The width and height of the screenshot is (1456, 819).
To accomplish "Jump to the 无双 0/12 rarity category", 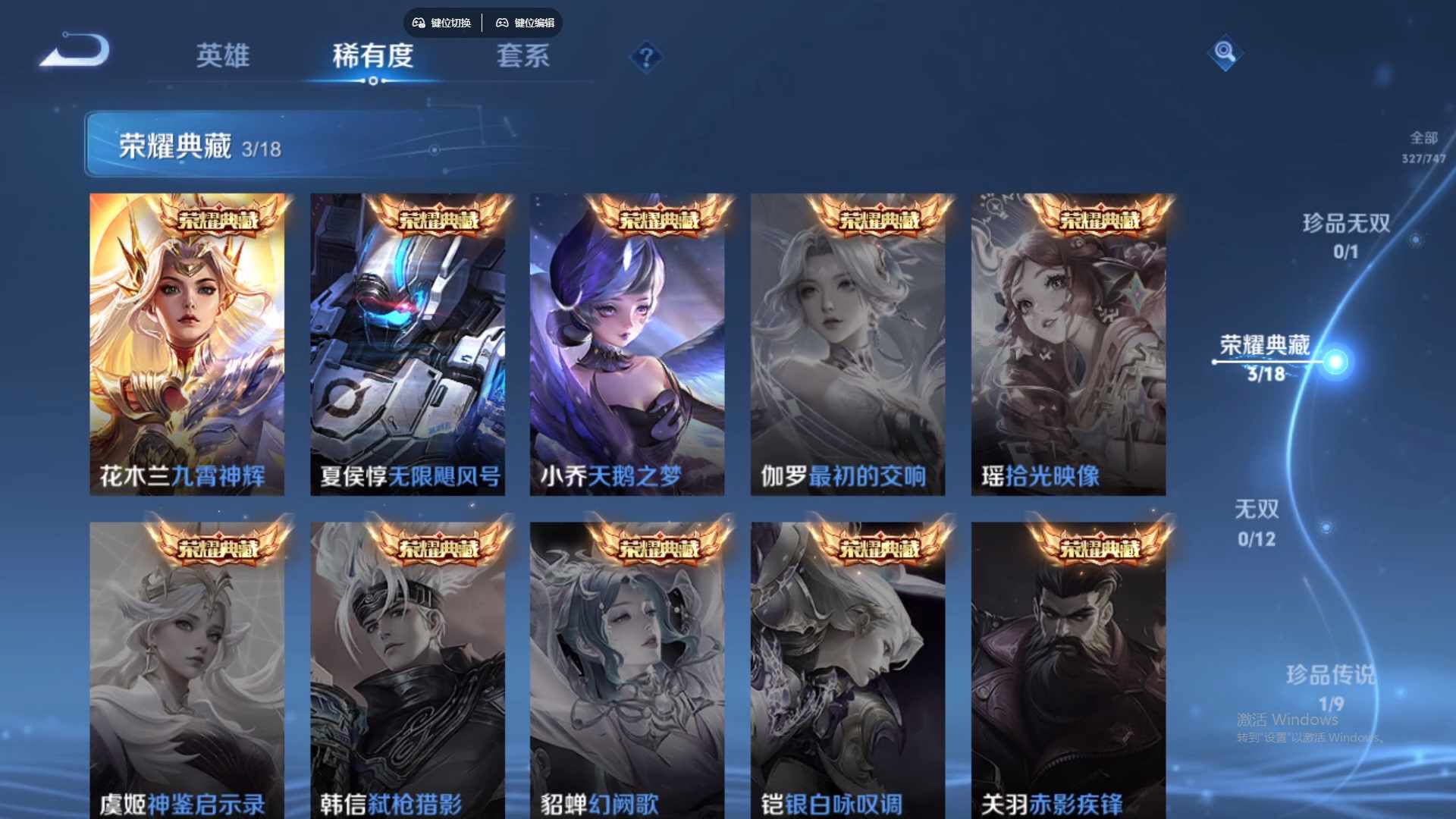I will 1257,522.
